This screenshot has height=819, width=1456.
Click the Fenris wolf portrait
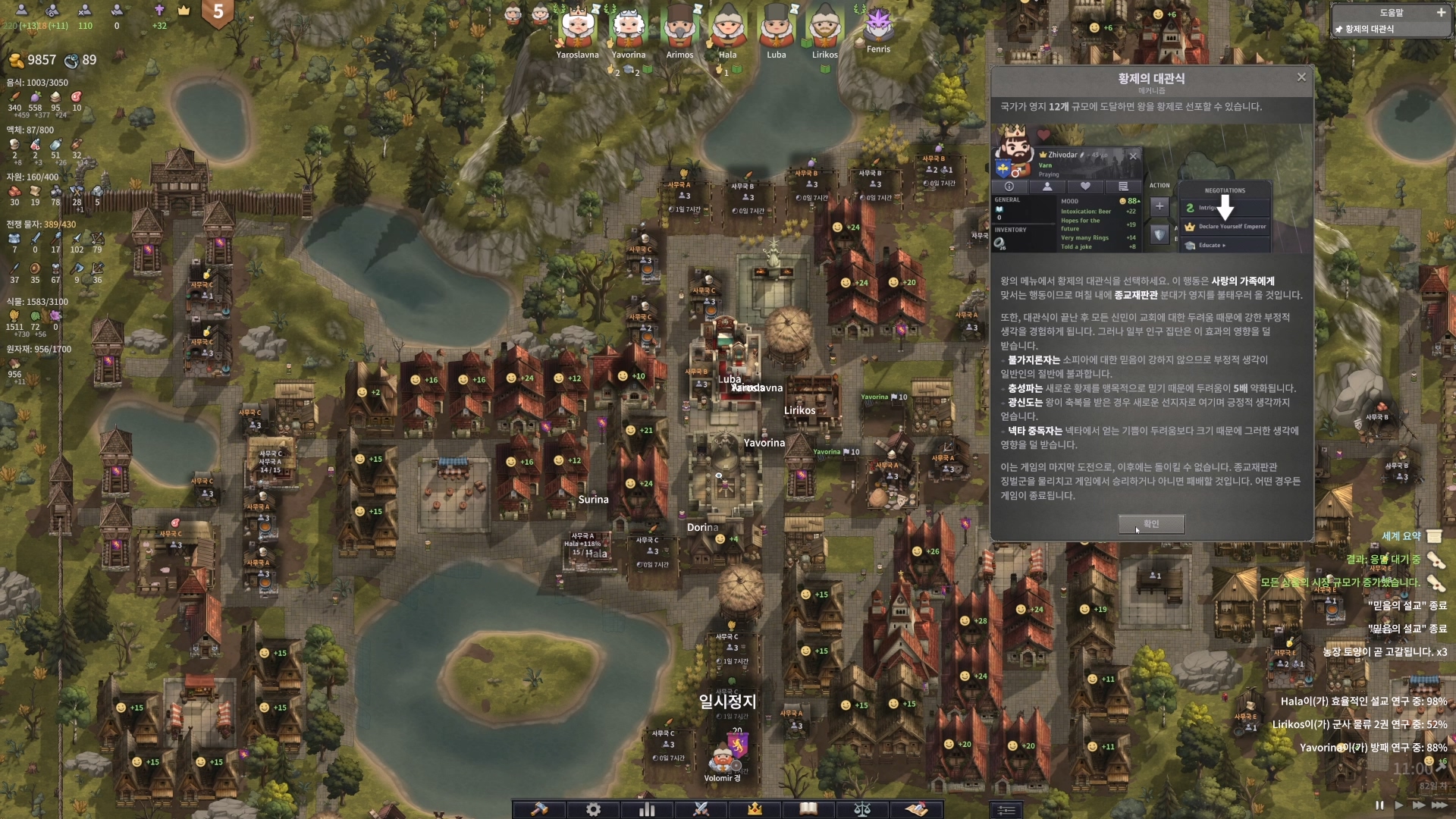(x=878, y=24)
